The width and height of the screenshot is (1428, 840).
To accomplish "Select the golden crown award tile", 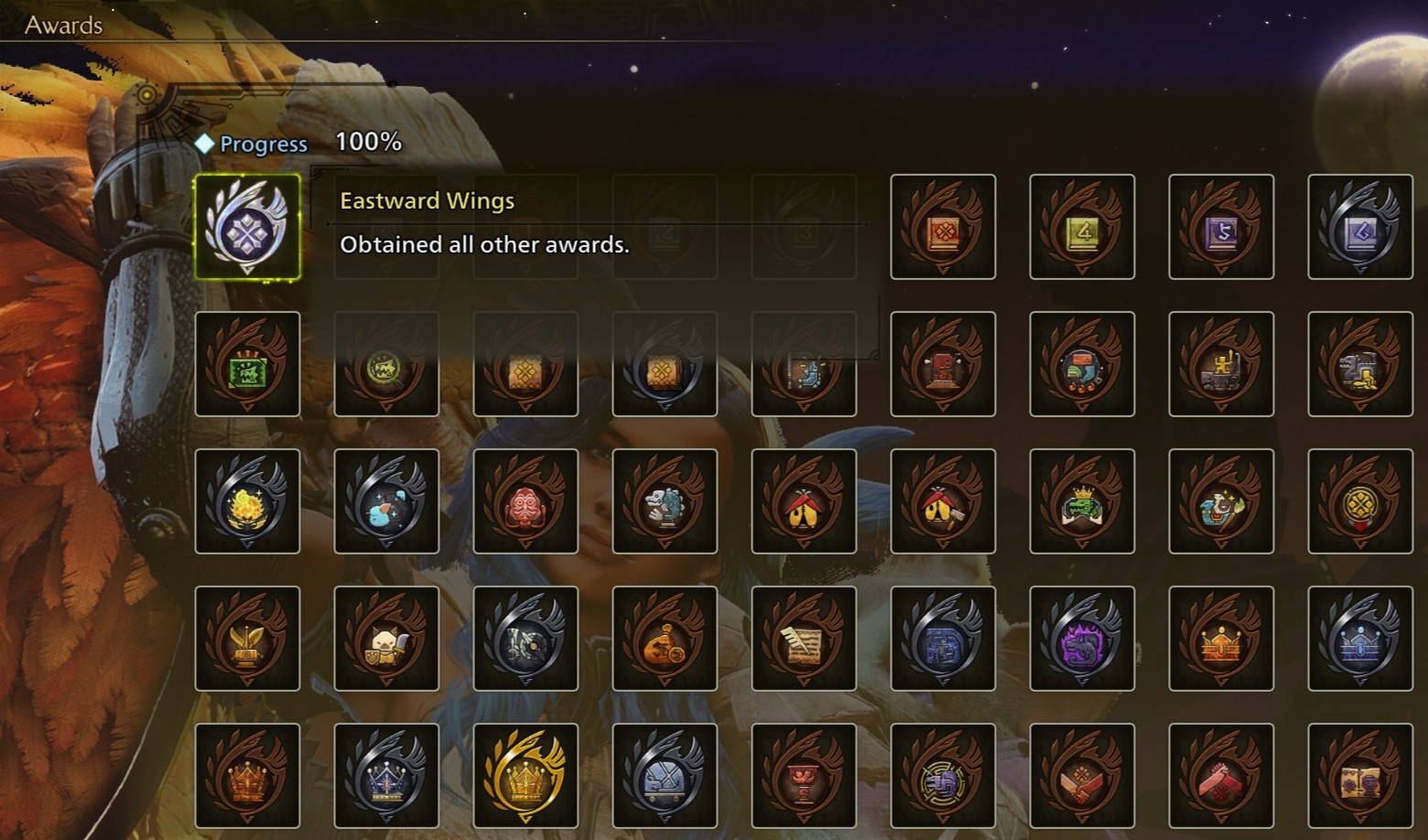I will tap(525, 776).
